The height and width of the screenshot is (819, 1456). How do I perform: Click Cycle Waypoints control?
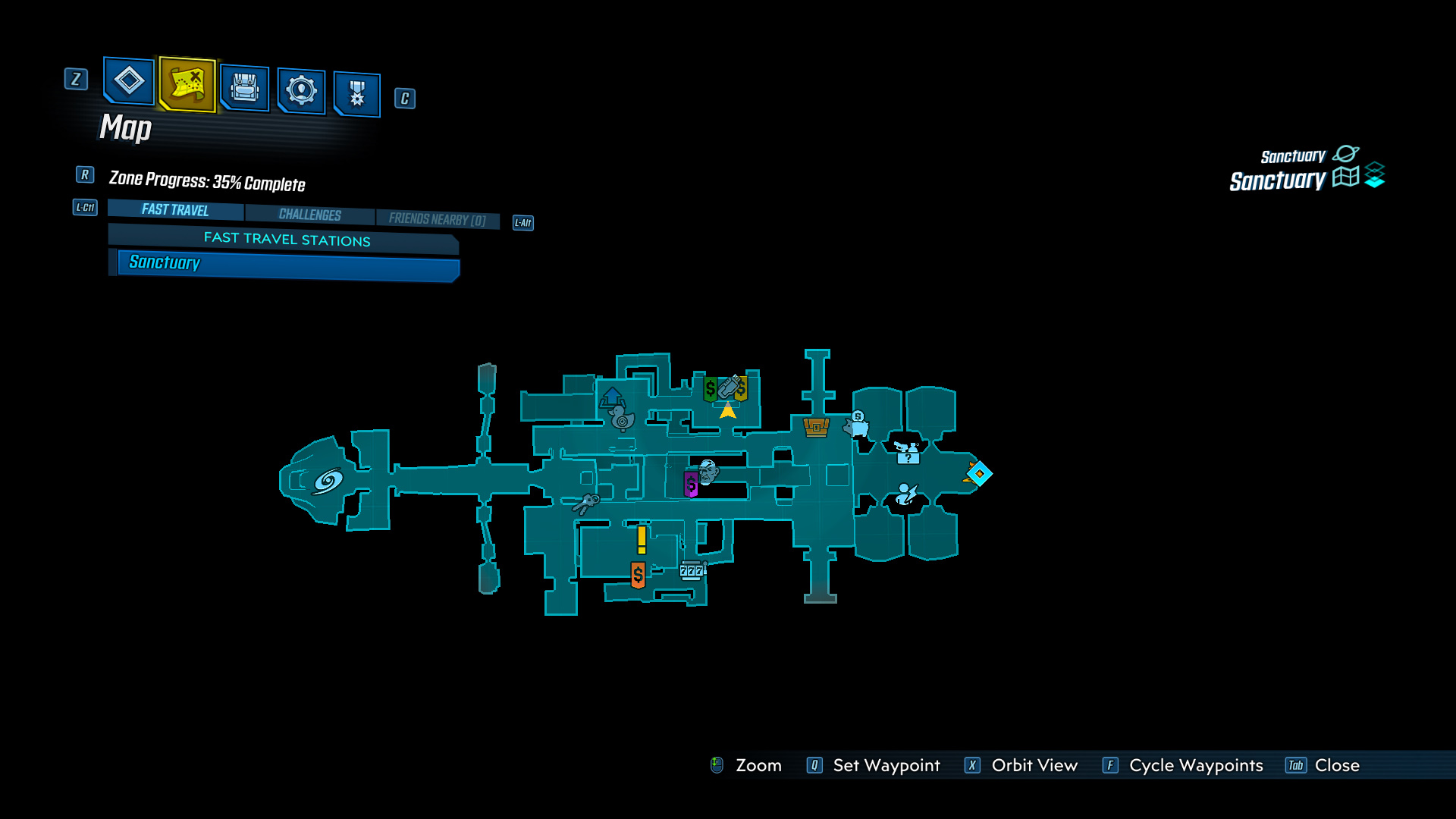1196,765
